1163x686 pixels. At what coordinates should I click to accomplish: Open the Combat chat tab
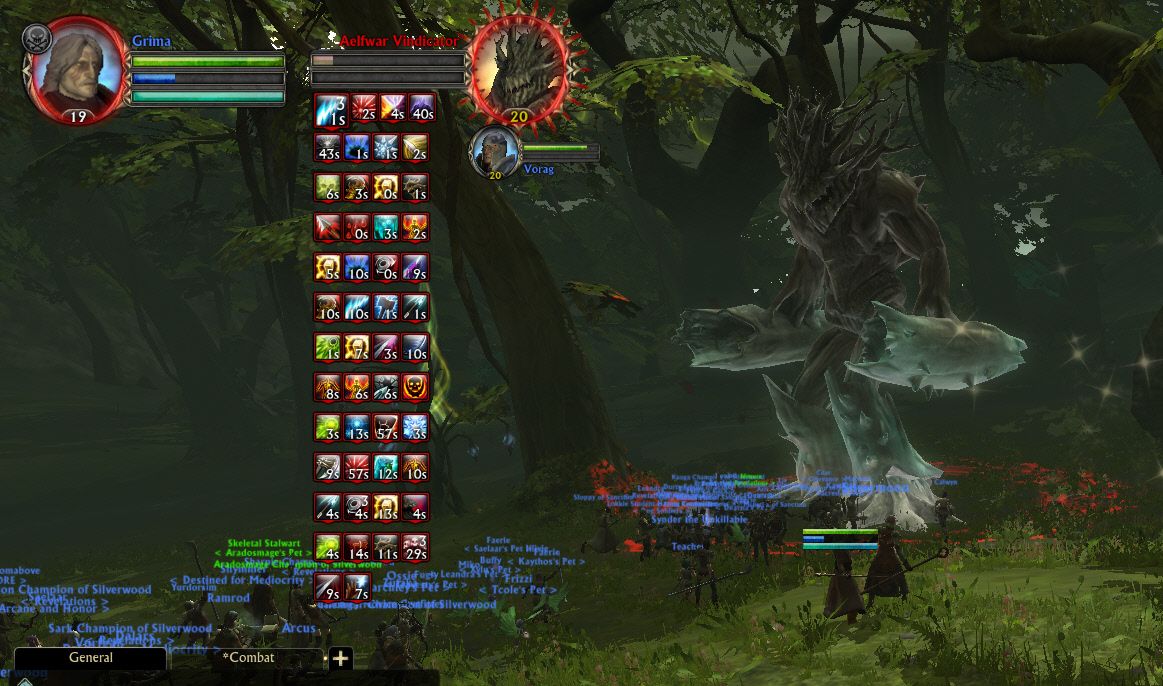click(x=249, y=658)
